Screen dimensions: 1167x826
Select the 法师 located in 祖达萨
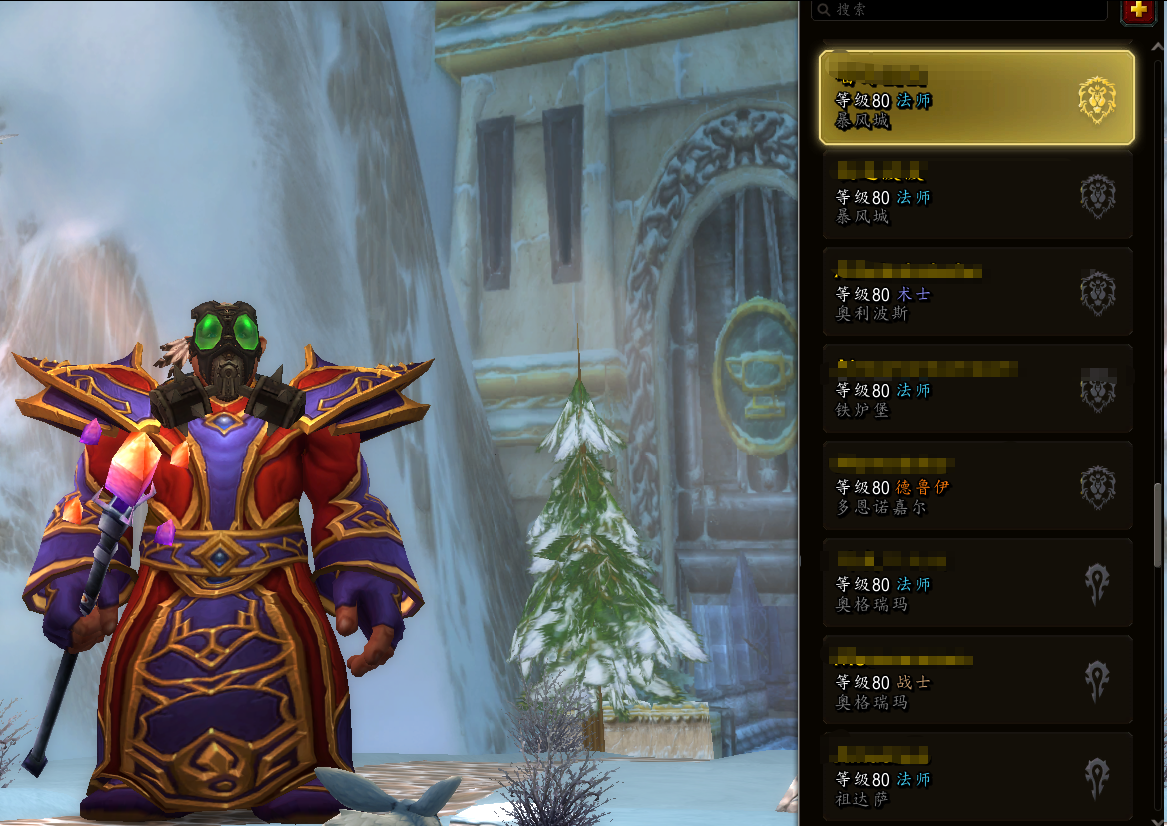click(976, 777)
